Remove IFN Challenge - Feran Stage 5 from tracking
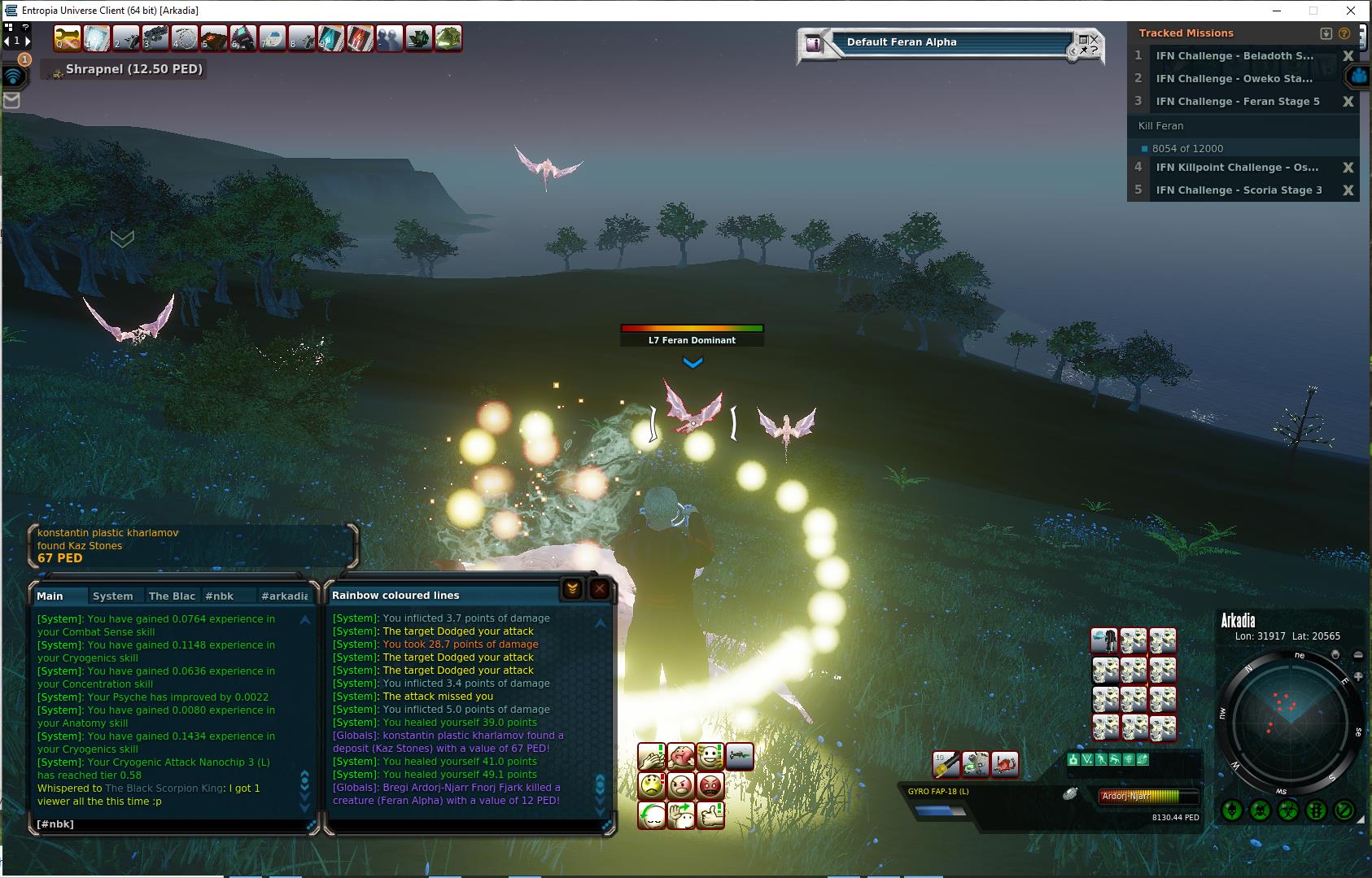This screenshot has height=878, width=1372. pyautogui.click(x=1348, y=102)
